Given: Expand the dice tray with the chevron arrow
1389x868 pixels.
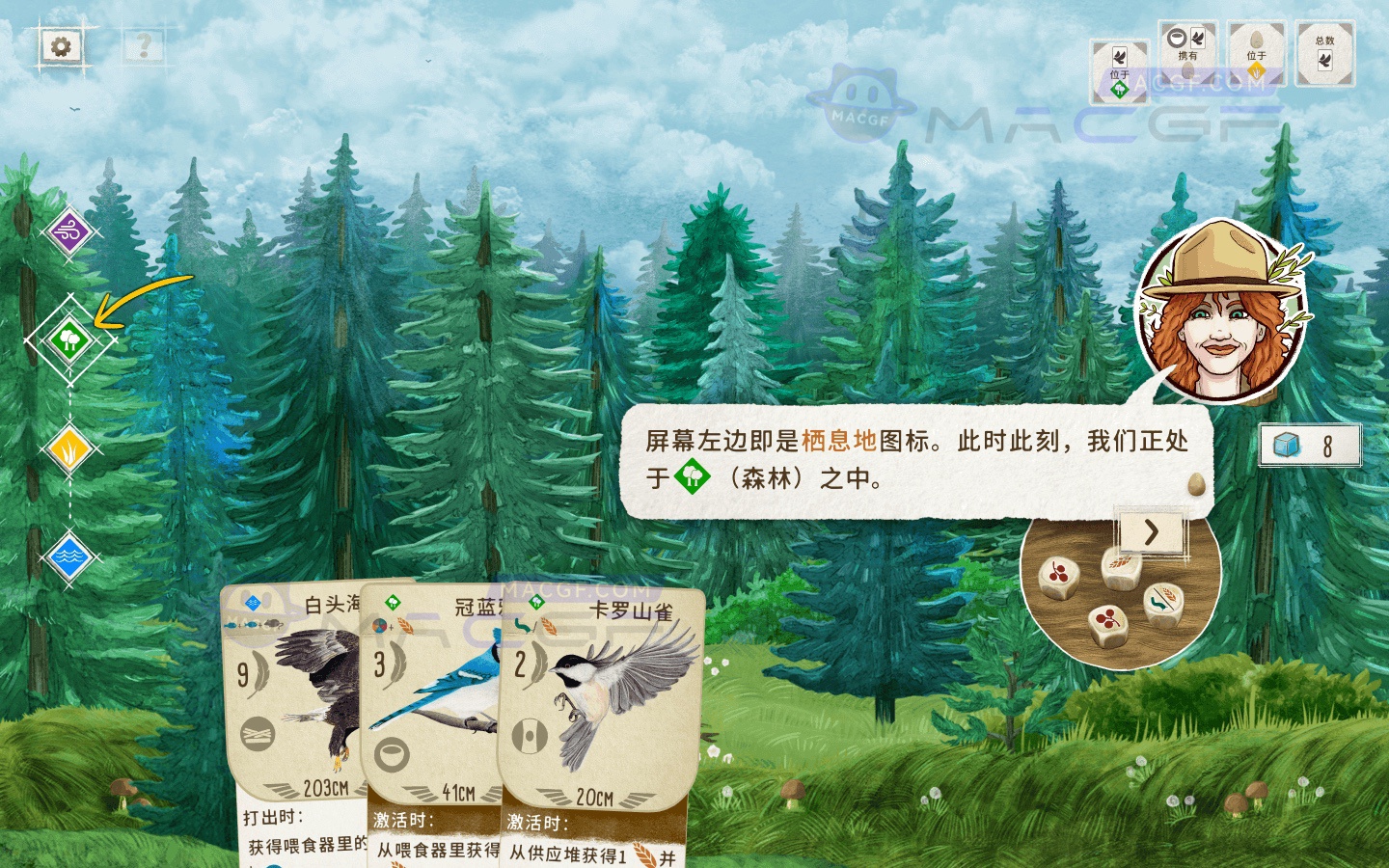Looking at the screenshot, I should (1150, 533).
